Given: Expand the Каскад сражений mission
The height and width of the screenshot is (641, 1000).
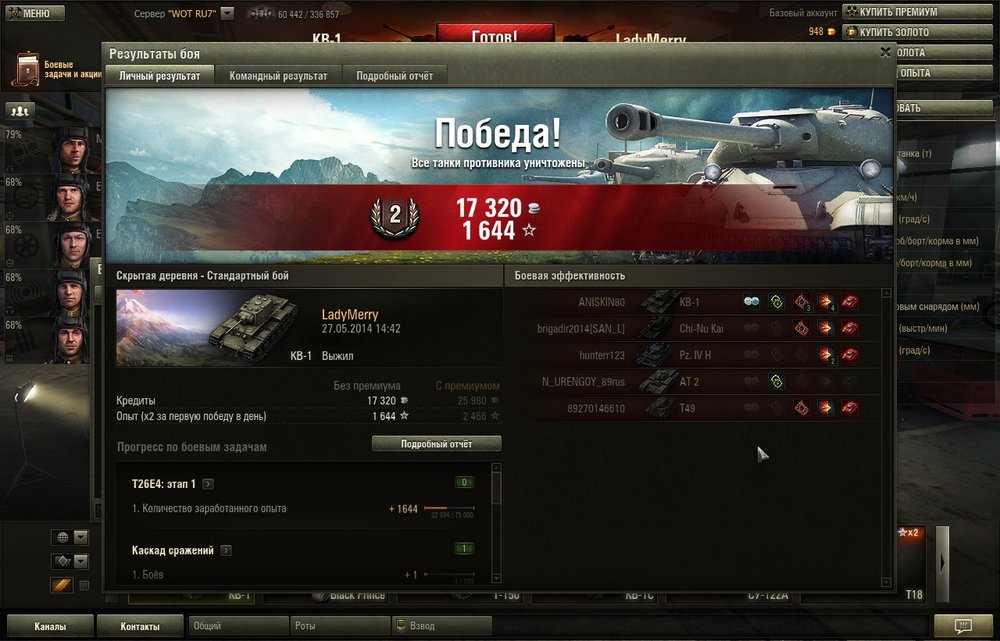Looking at the screenshot, I should click(226, 550).
